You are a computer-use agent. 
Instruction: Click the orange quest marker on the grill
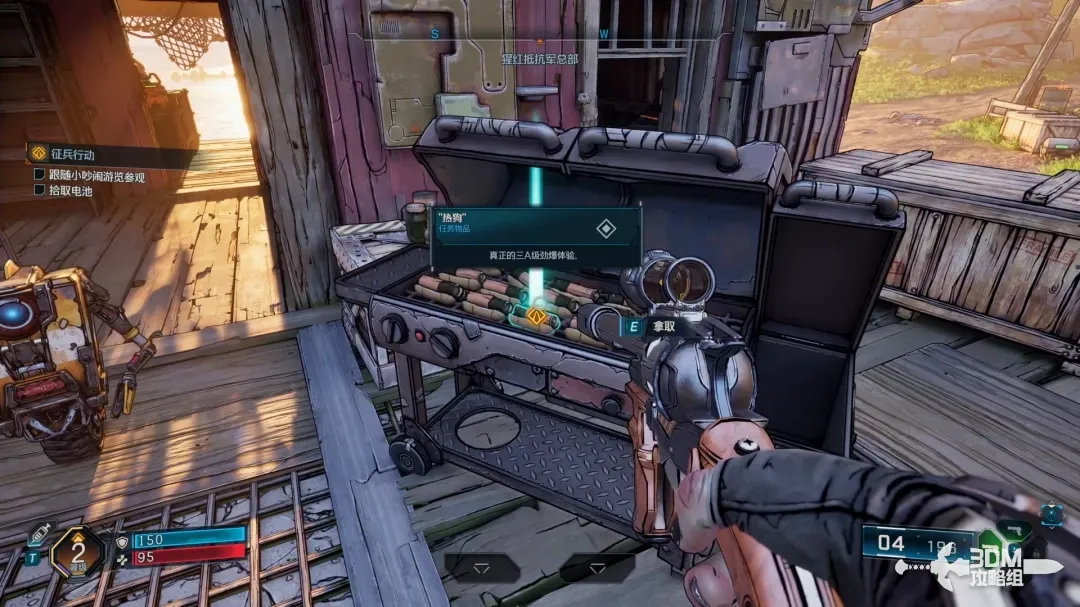(537, 317)
